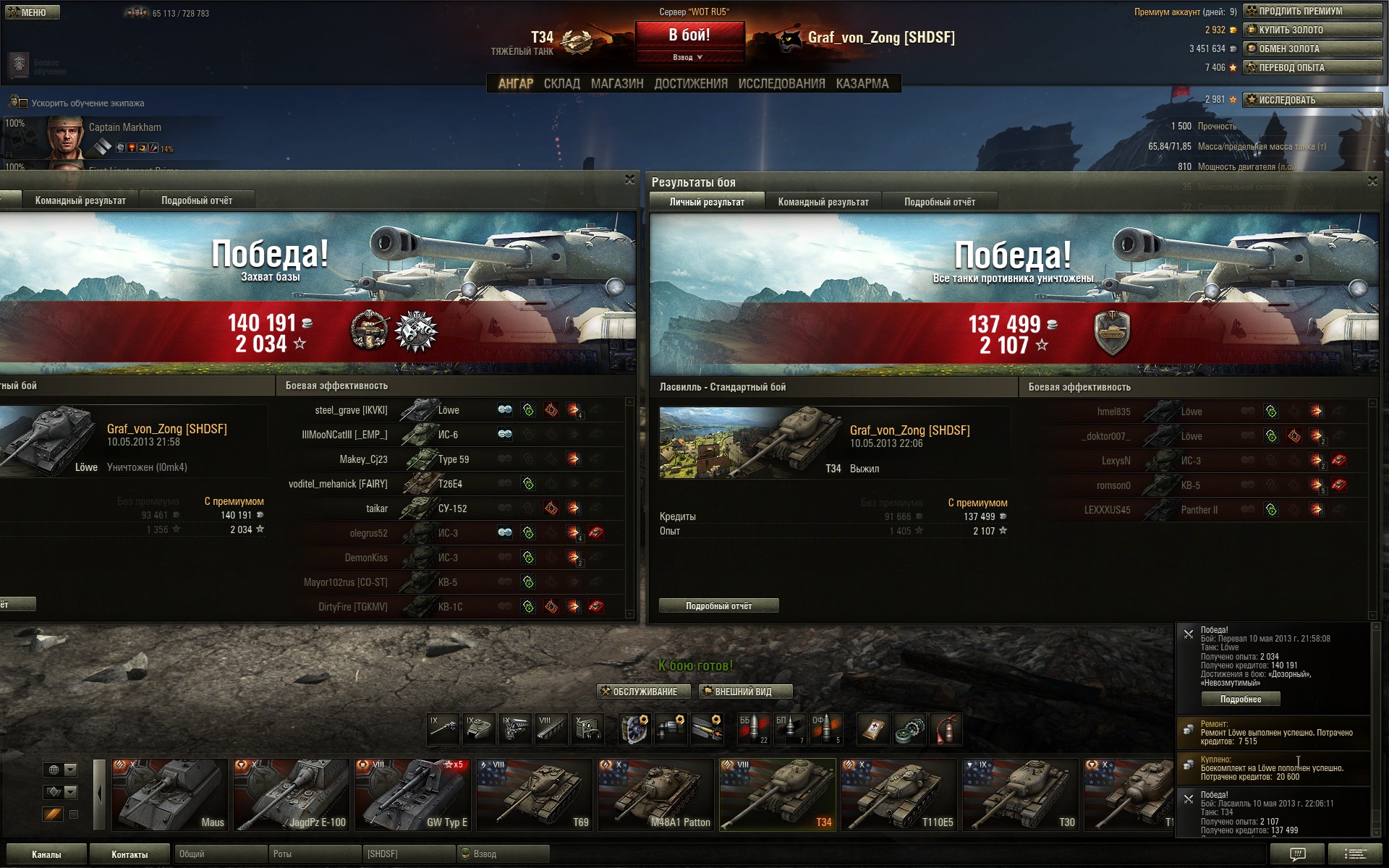Start battle with the В бой! button
This screenshot has height=868, width=1389.
click(x=689, y=35)
